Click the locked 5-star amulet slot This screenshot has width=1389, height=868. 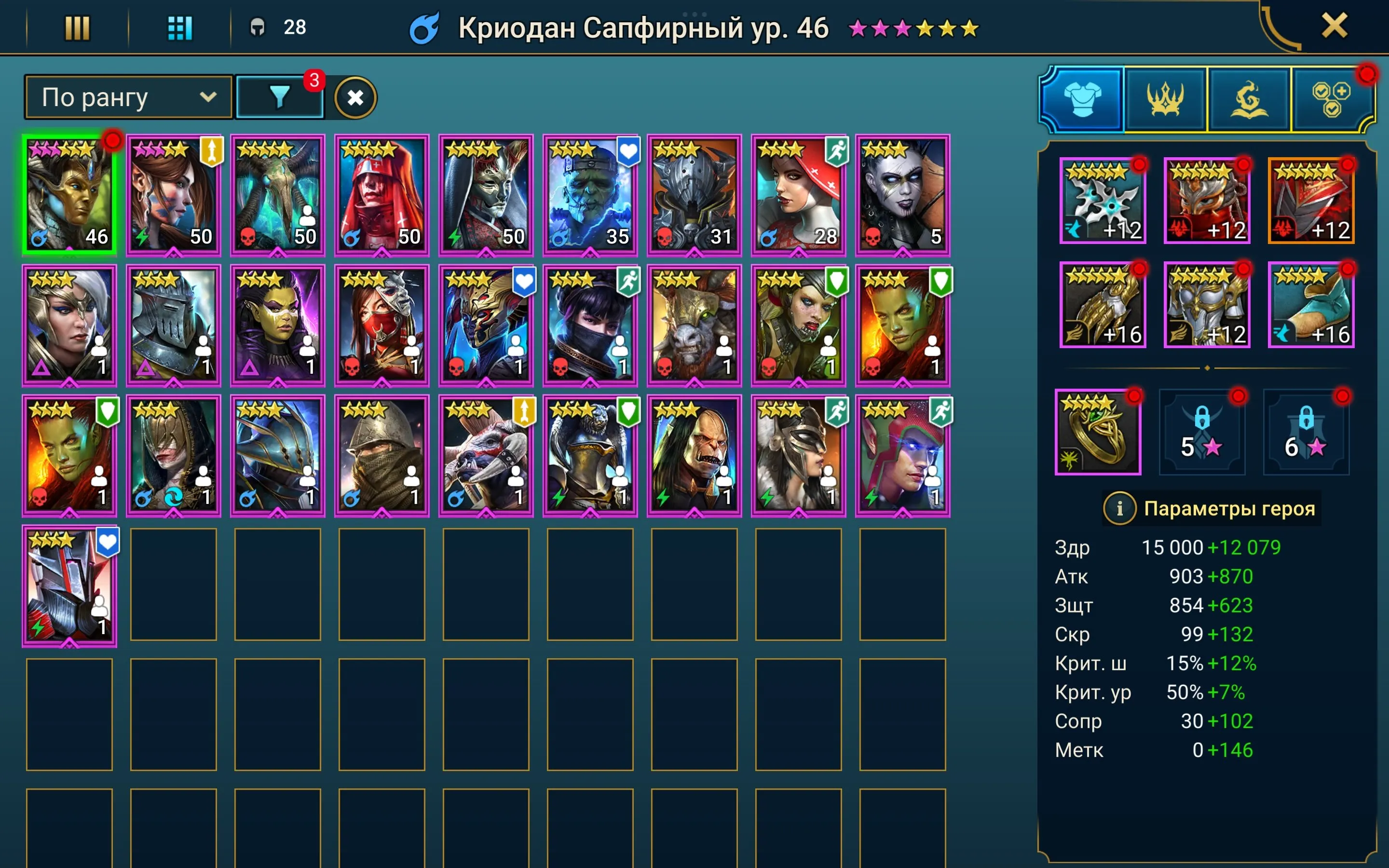[1202, 434]
